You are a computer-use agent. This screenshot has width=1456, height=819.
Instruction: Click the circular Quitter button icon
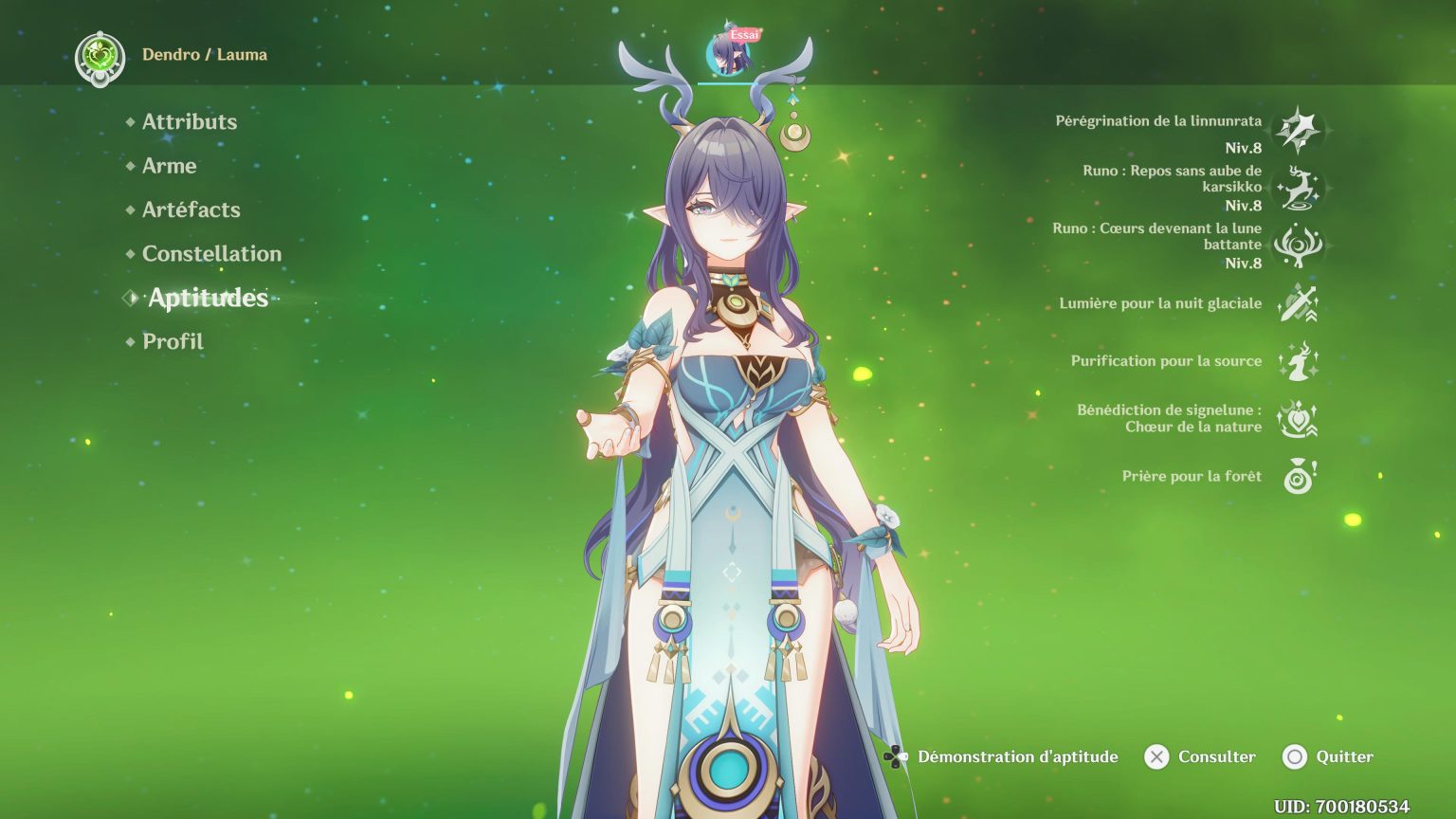(1295, 756)
